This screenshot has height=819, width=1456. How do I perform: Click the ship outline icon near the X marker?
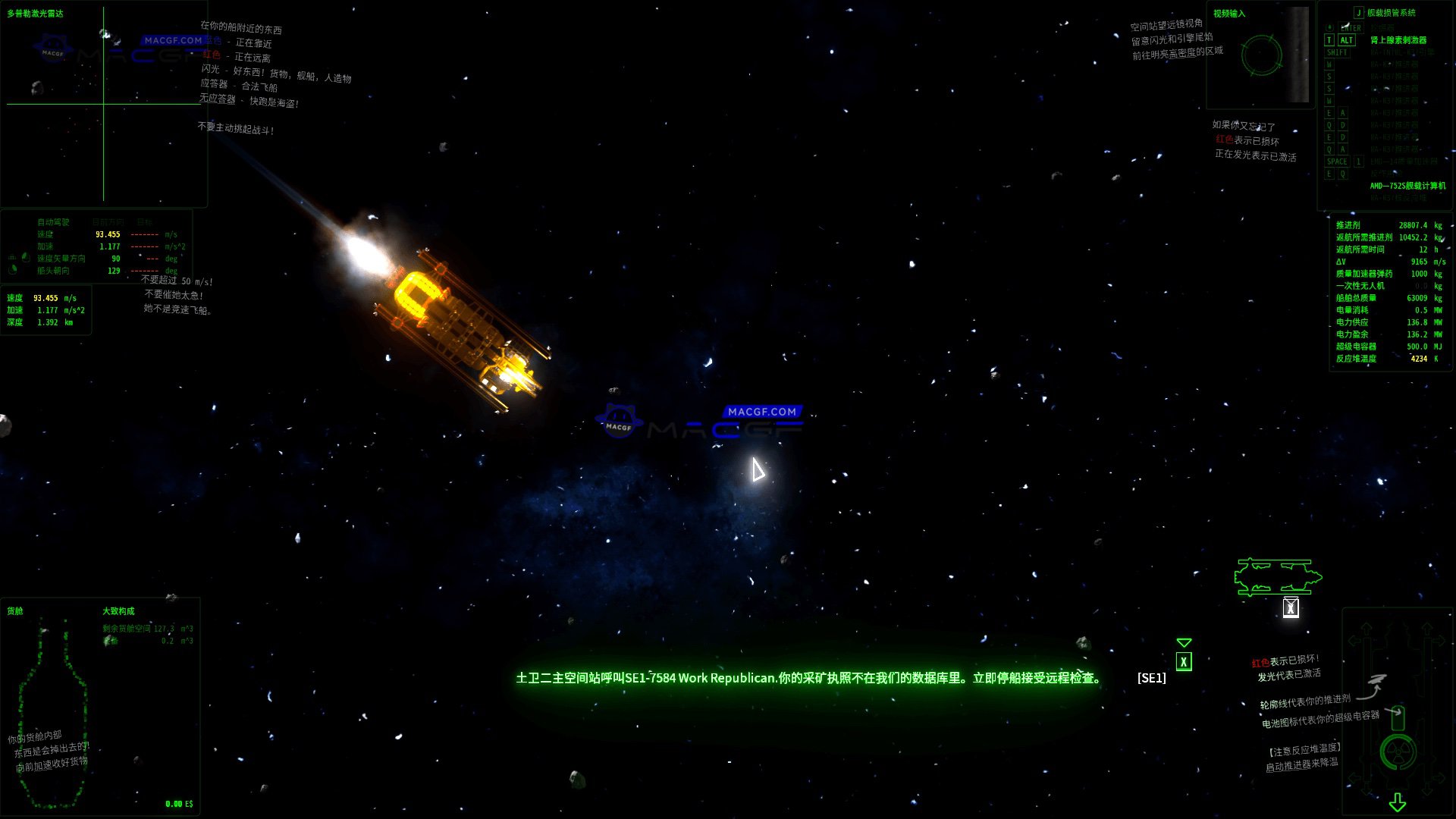pos(1277,578)
